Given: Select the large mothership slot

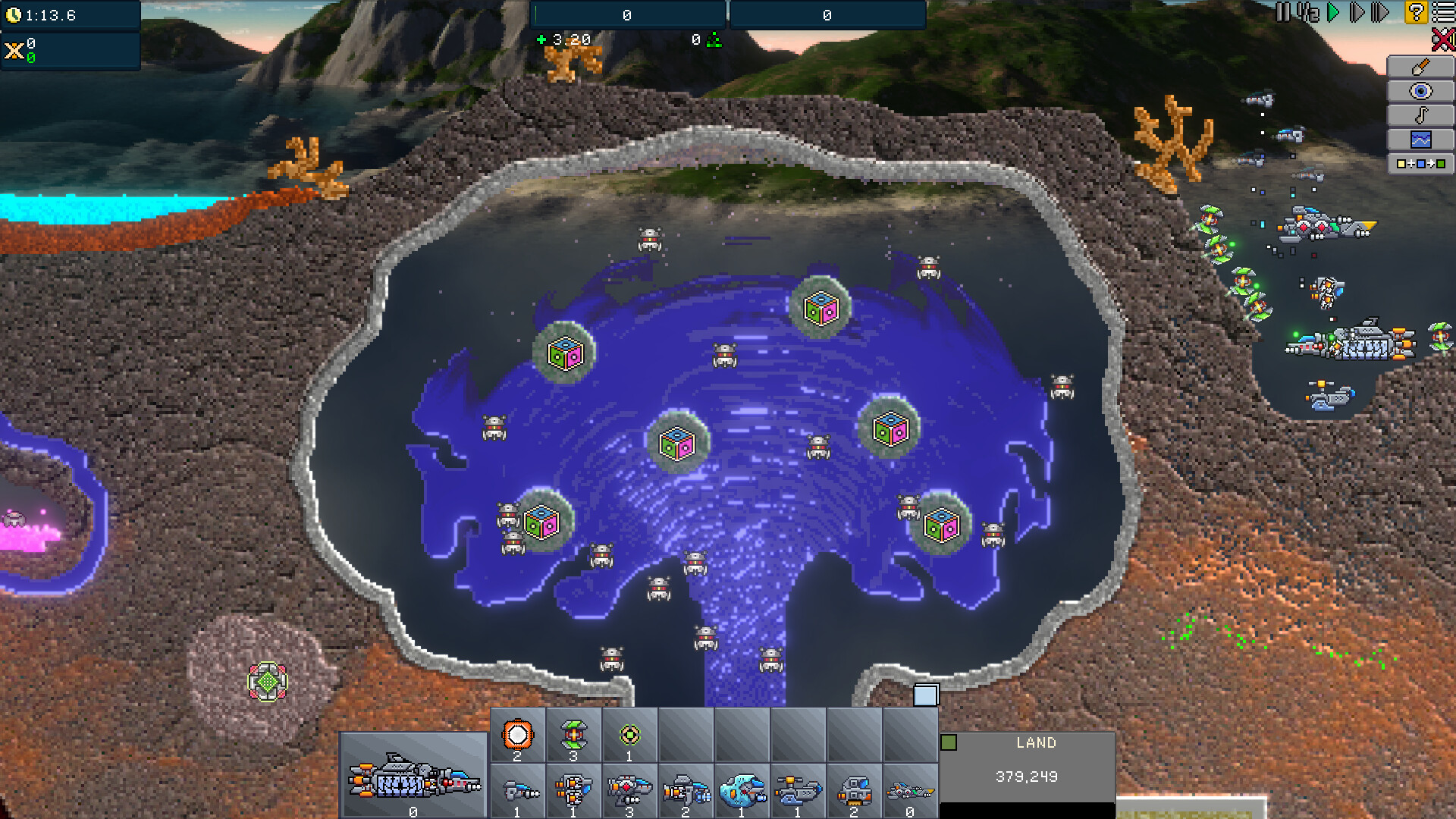Looking at the screenshot, I should click(x=413, y=777).
